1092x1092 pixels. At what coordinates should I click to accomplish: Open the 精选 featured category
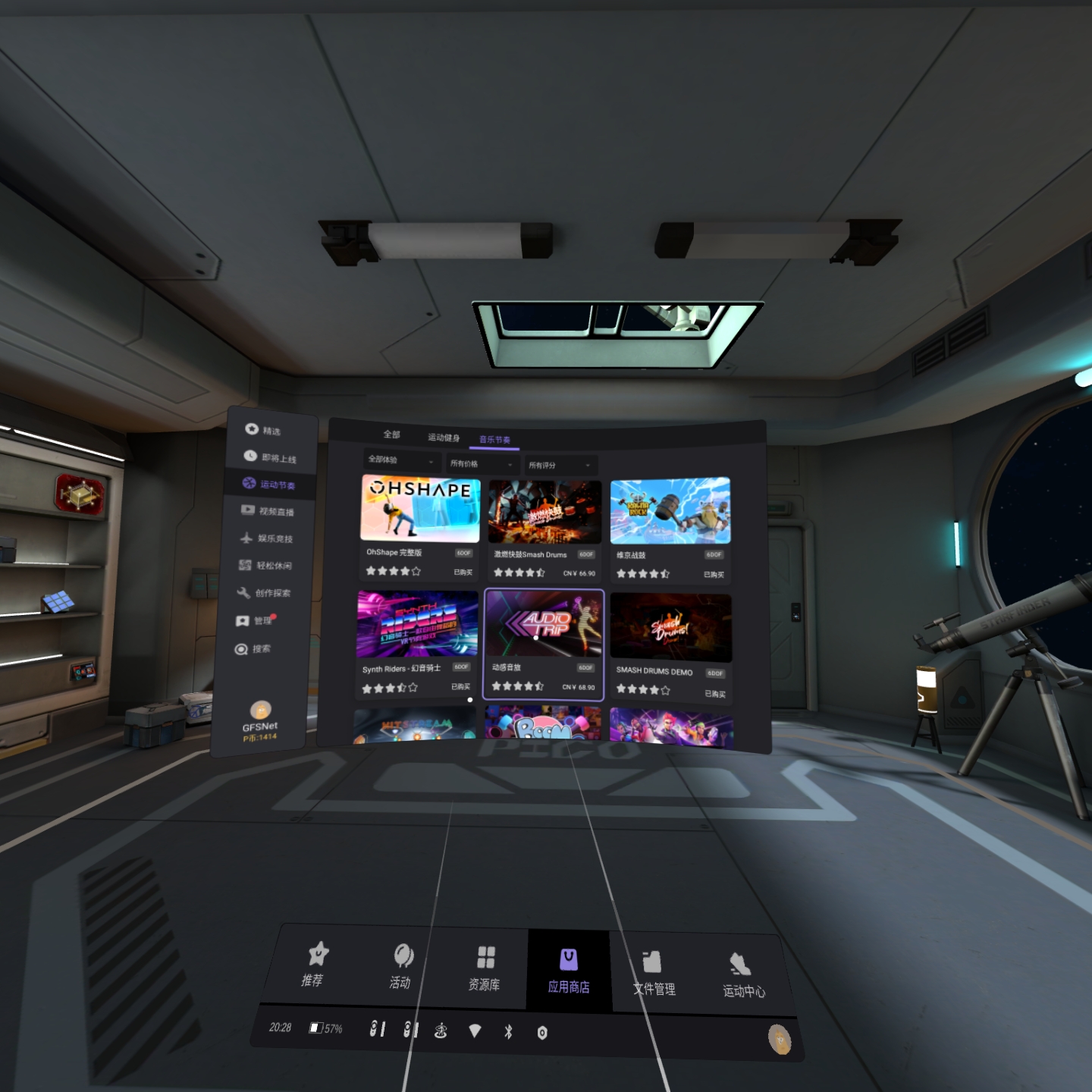tap(263, 430)
